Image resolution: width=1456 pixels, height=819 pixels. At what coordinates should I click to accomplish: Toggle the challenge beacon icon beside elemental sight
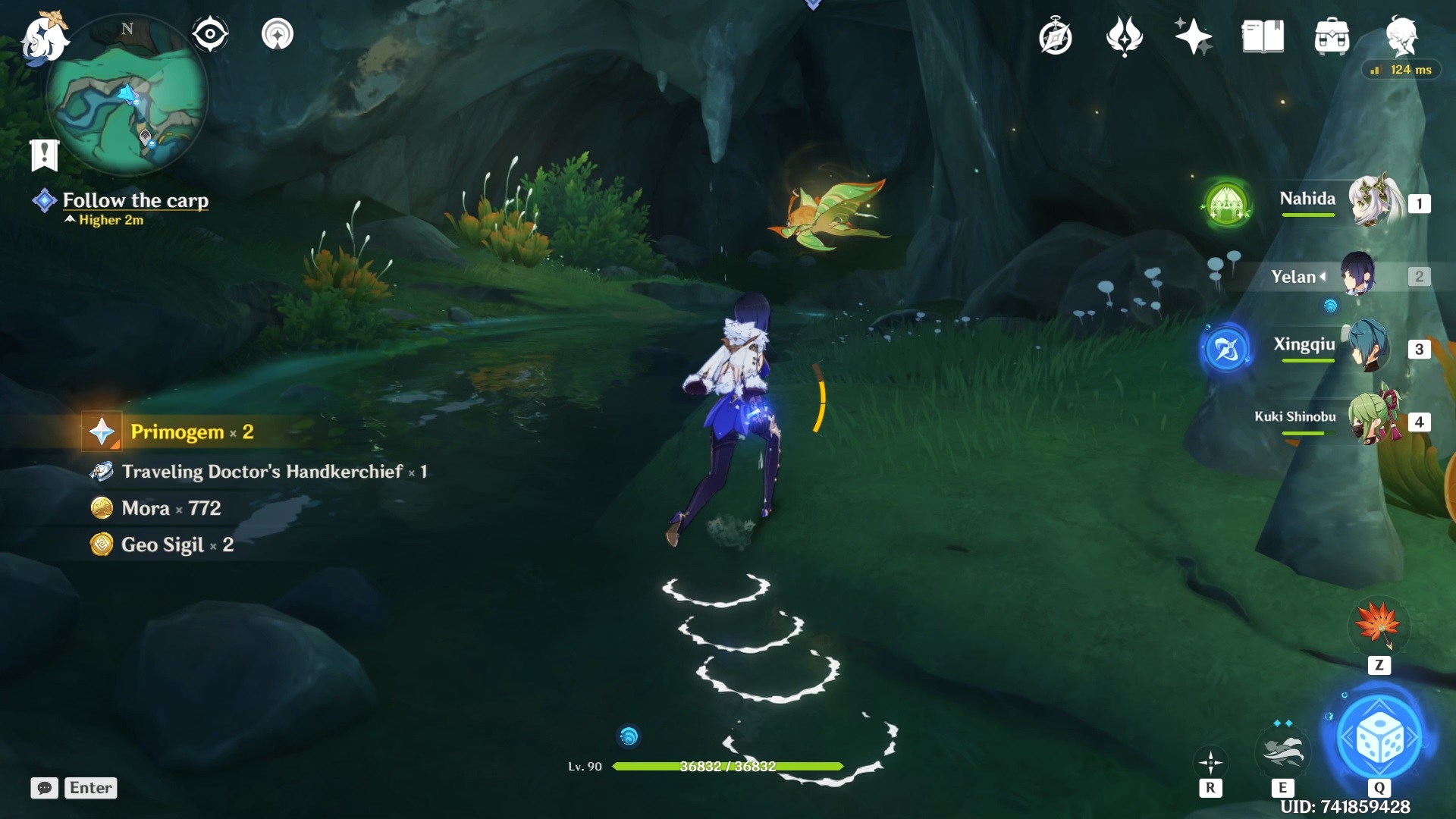pos(278,33)
